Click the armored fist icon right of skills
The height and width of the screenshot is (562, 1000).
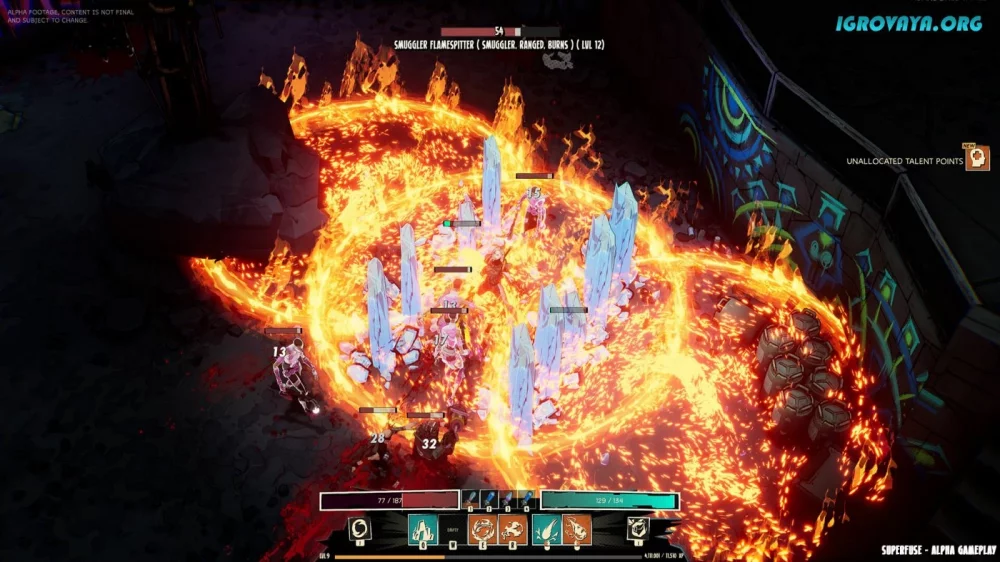click(x=637, y=529)
